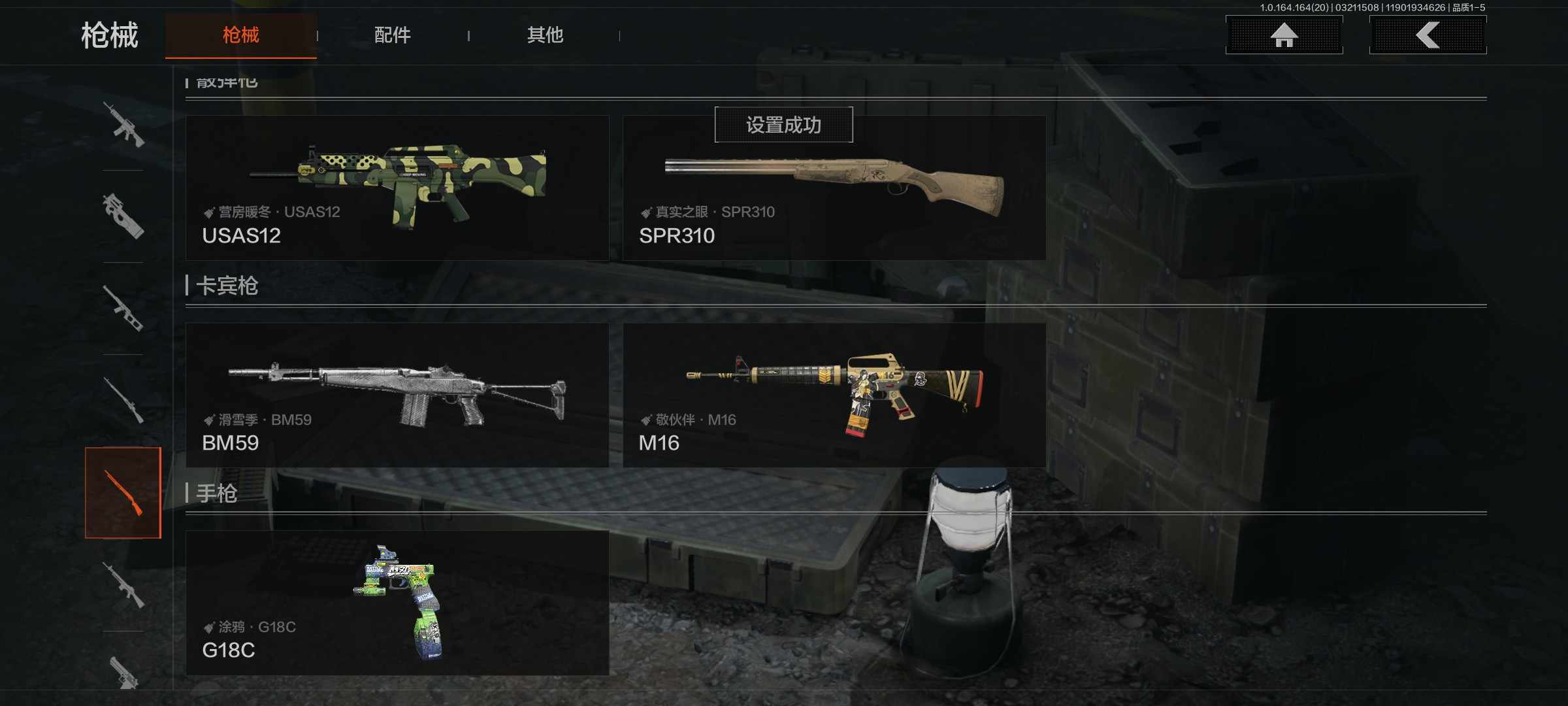The height and width of the screenshot is (706, 1568).
Task: Click the 卡宾枪 section header
Action: pos(227,286)
